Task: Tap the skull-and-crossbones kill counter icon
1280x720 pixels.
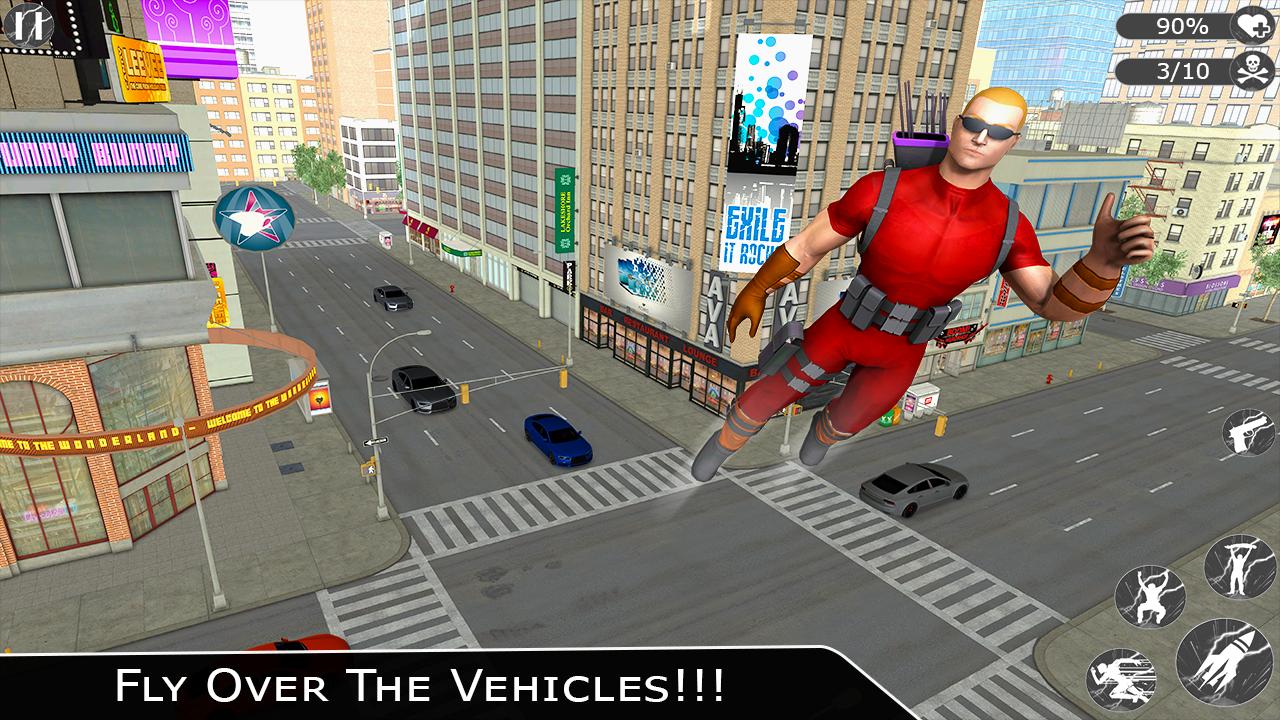Action: (x=1253, y=70)
